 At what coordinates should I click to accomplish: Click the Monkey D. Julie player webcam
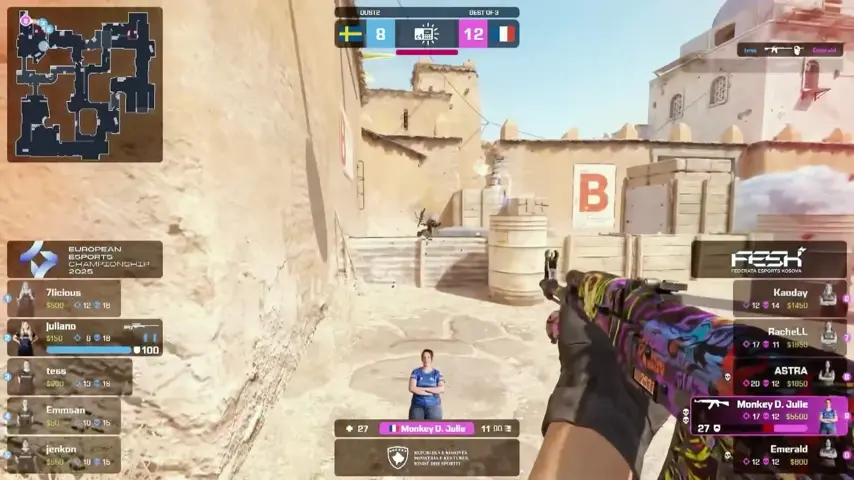[x=427, y=384]
